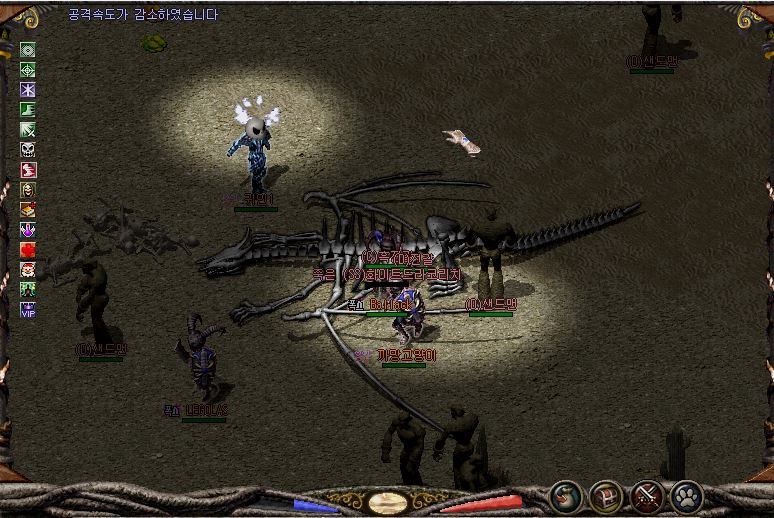Click the VIP status icon

click(x=28, y=309)
